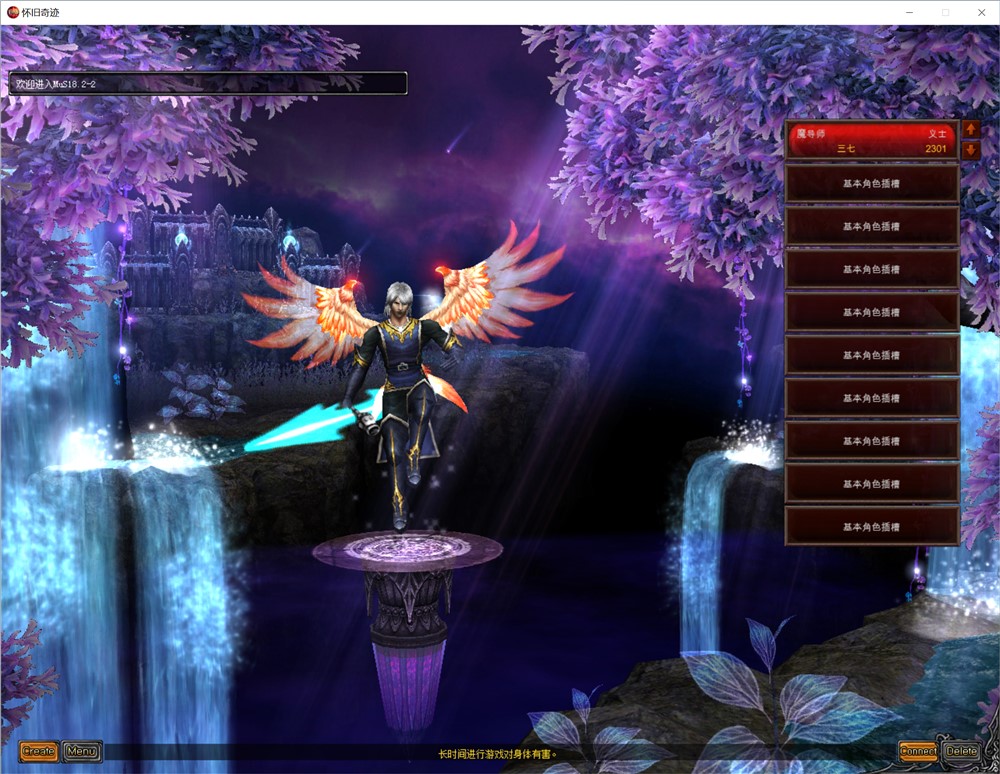Minimize the game window

910,12
